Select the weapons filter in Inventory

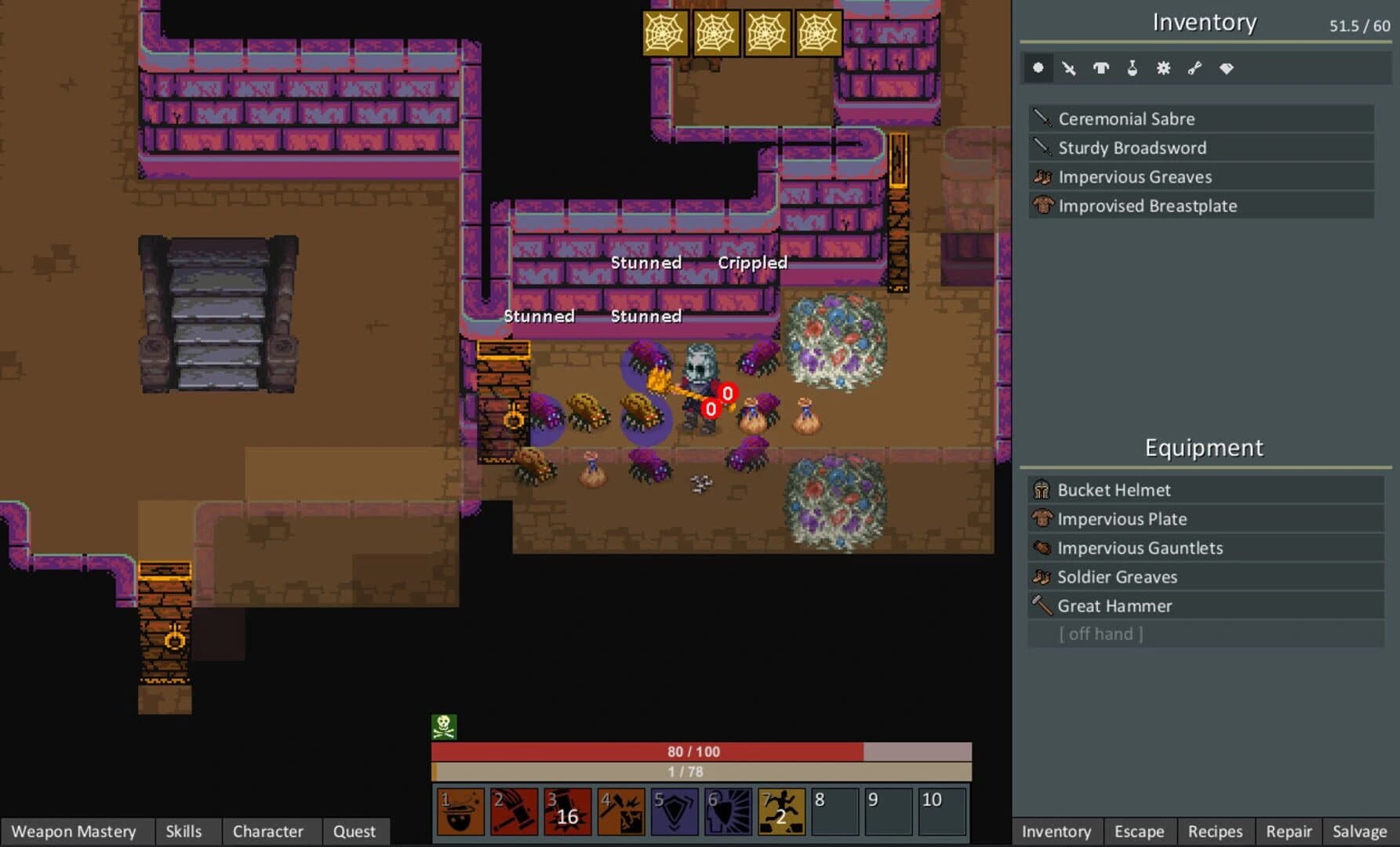point(1069,68)
